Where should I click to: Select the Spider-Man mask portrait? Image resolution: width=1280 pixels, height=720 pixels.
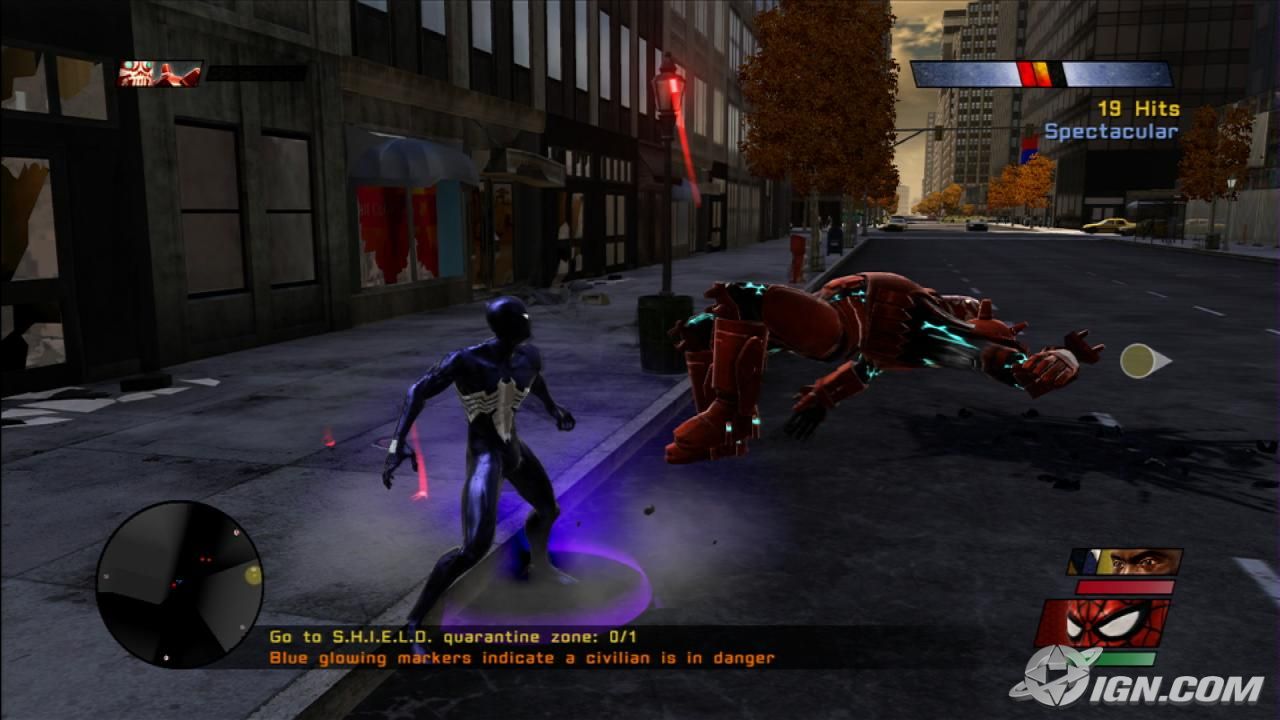tap(1102, 622)
